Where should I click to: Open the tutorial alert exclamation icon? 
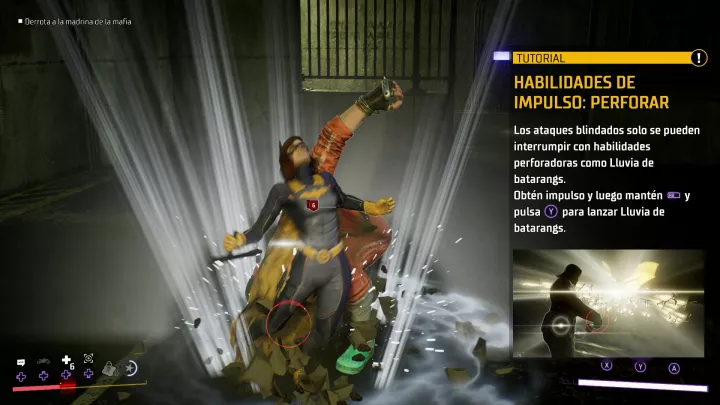pos(698,58)
